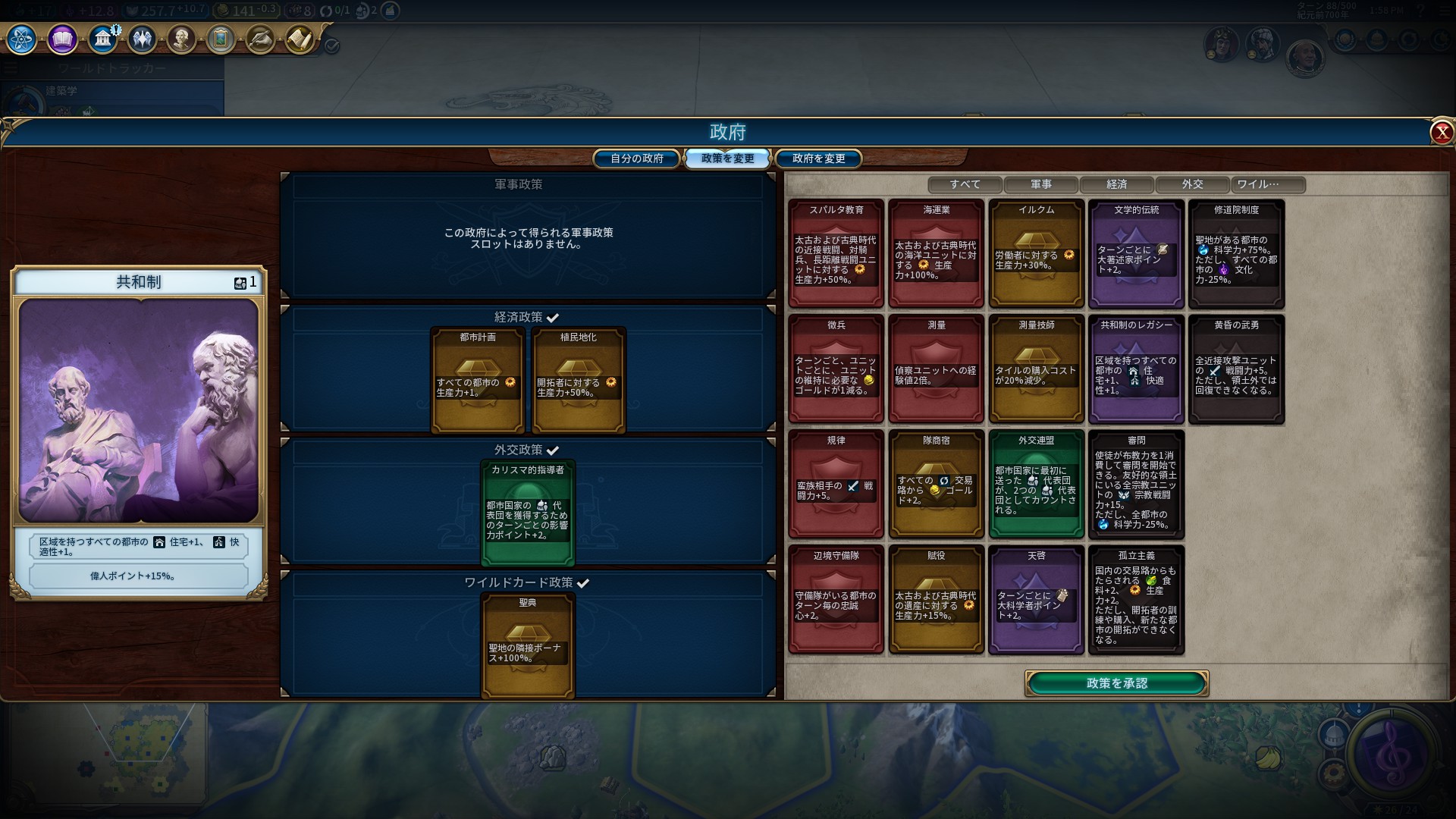1456x819 pixels.
Task: Choose the 天啓 policy card
Action: pos(1037,599)
